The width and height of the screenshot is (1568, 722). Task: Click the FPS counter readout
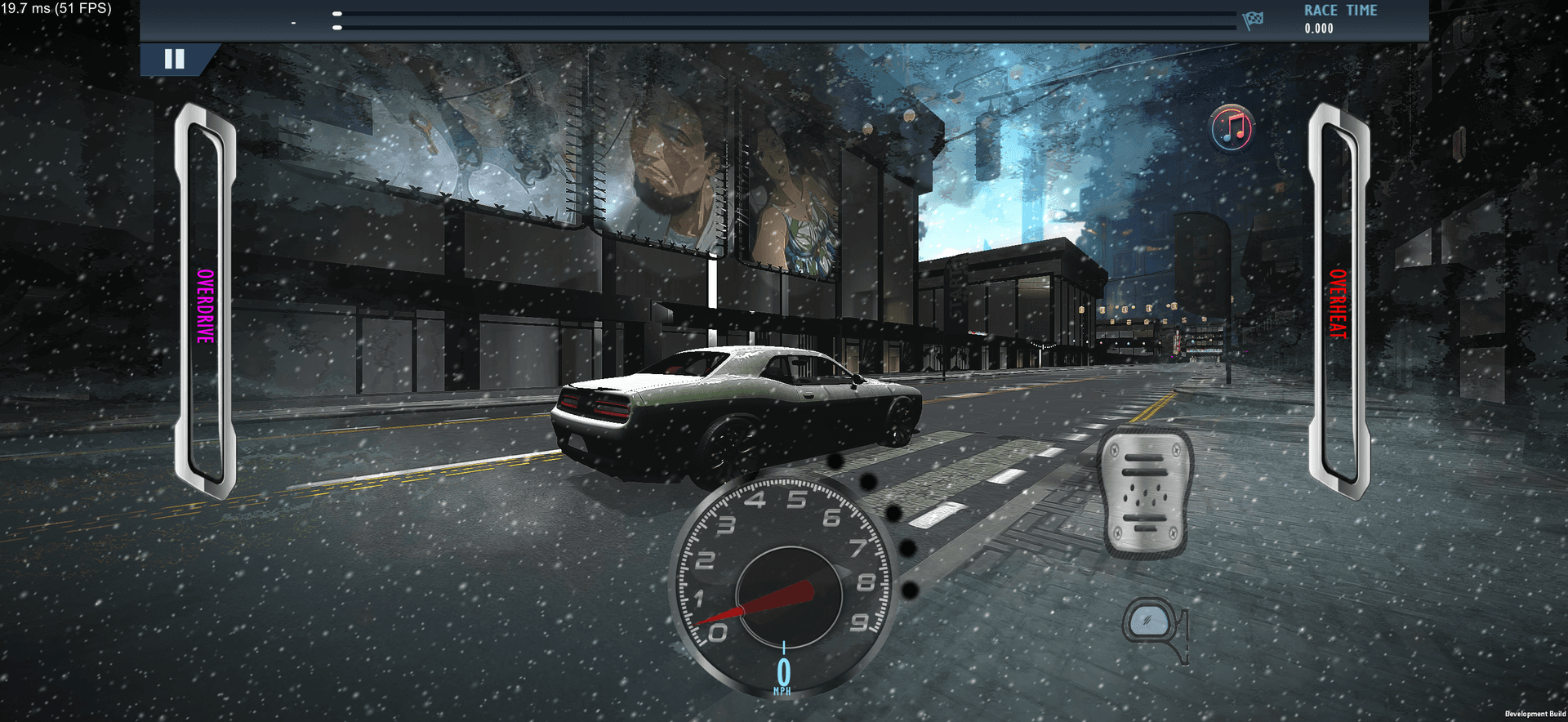coord(56,7)
